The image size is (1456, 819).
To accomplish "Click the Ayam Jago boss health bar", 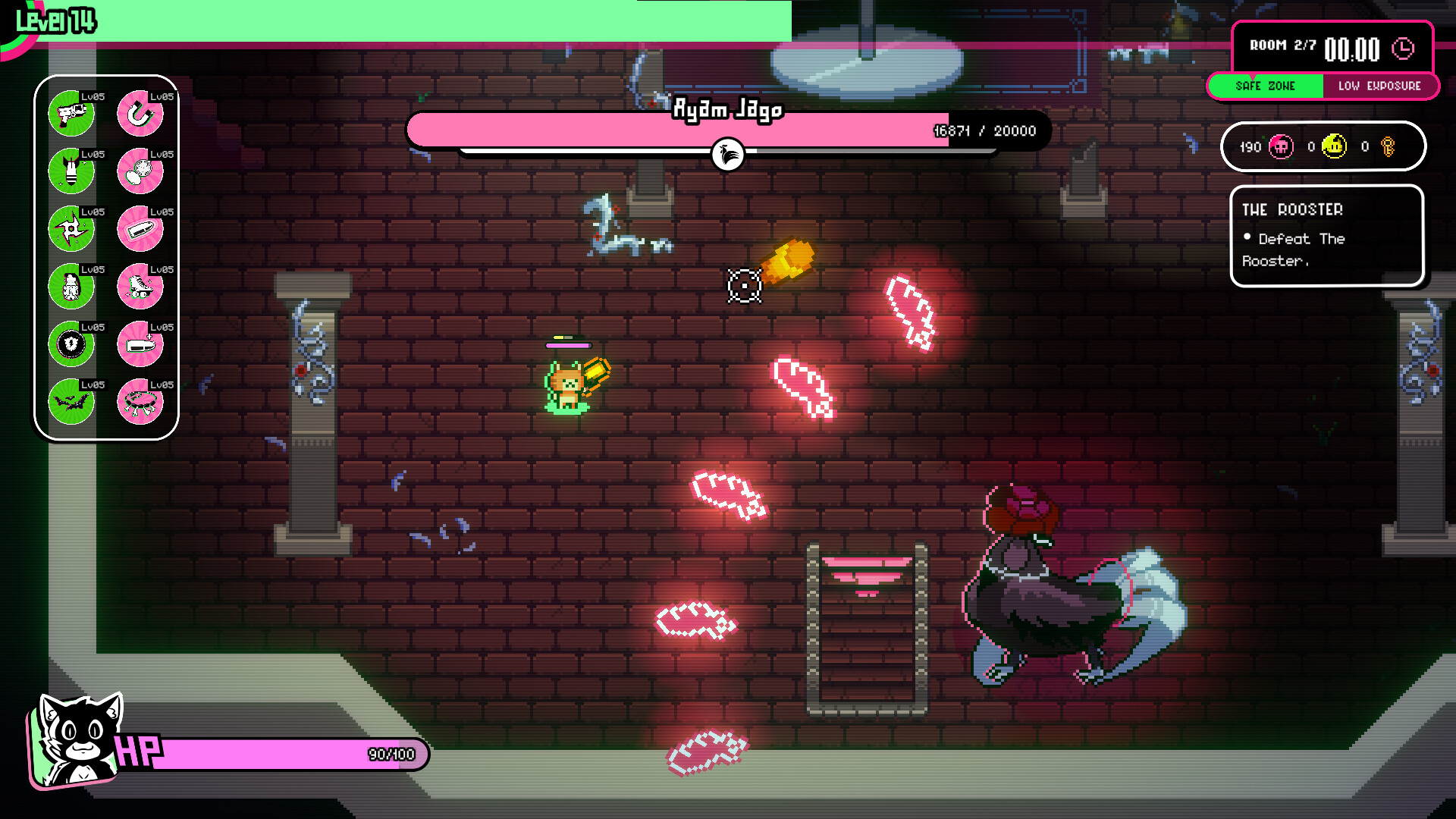I will (728, 130).
